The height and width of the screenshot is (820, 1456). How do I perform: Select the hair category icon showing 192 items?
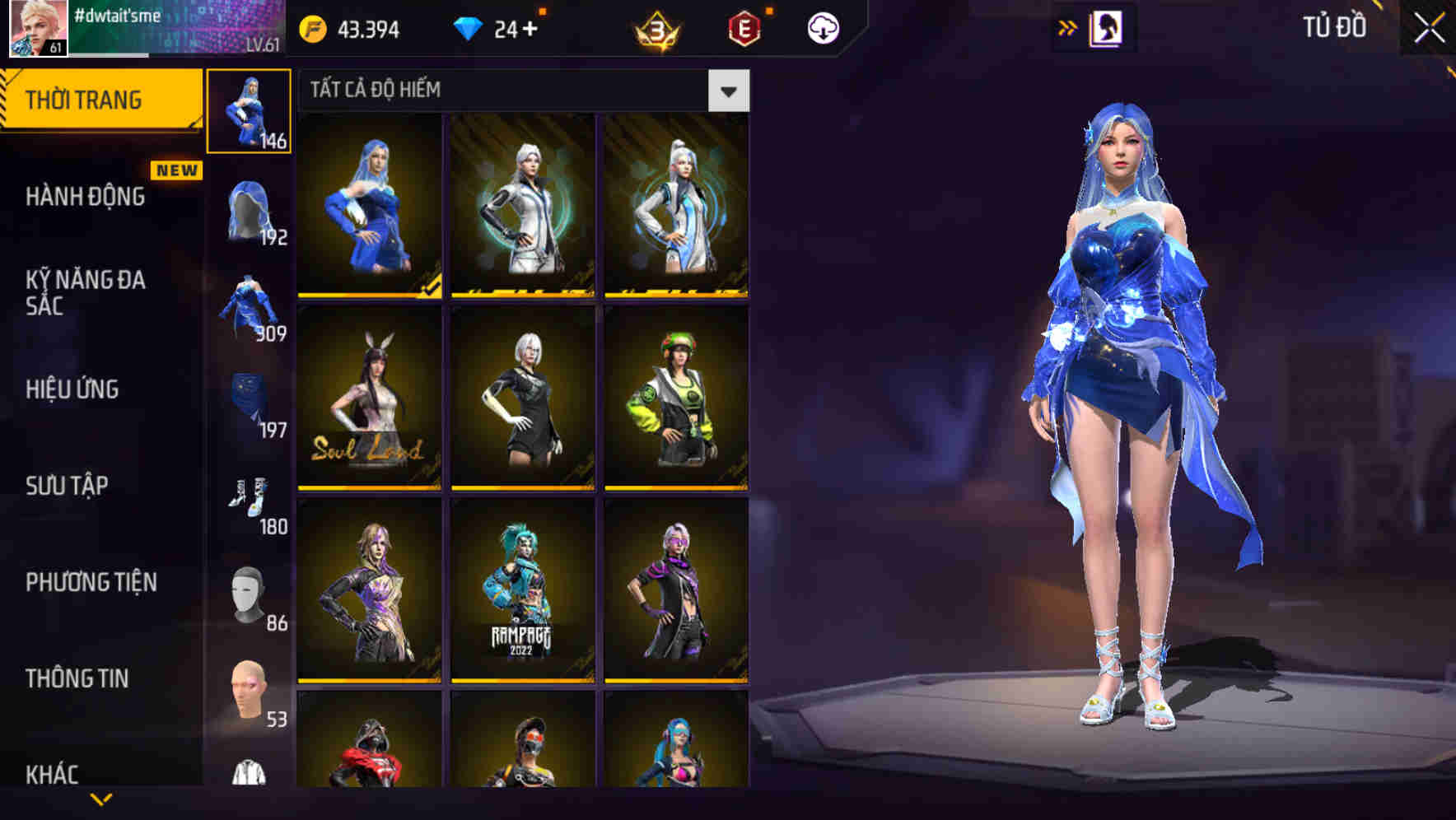pos(250,210)
